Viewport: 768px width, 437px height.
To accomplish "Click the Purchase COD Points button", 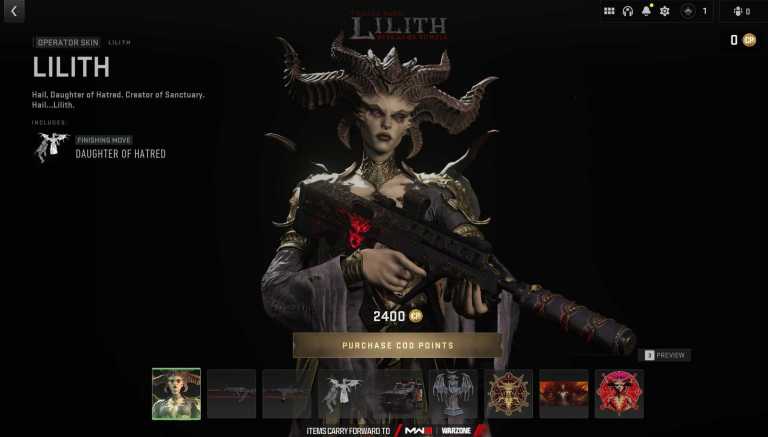I will [x=397, y=345].
